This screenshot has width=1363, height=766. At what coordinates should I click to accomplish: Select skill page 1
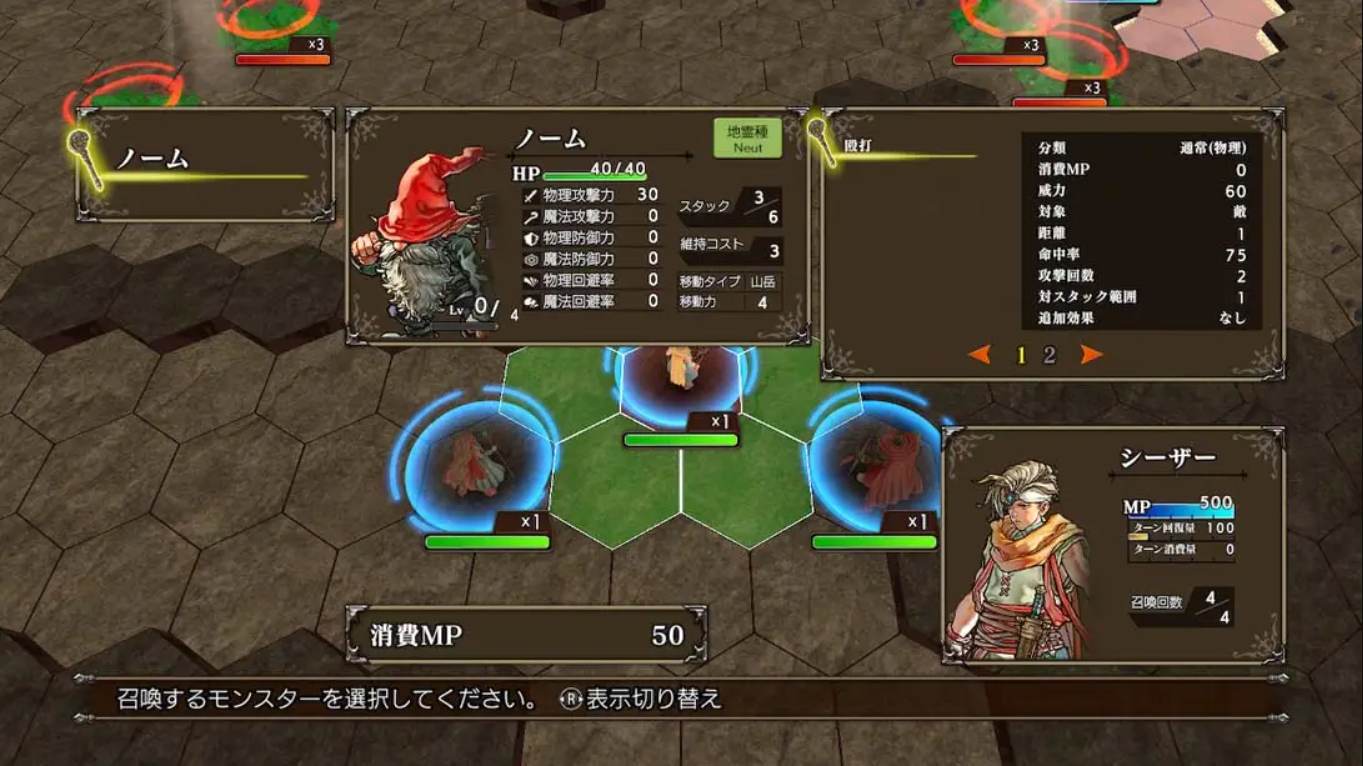point(1021,354)
